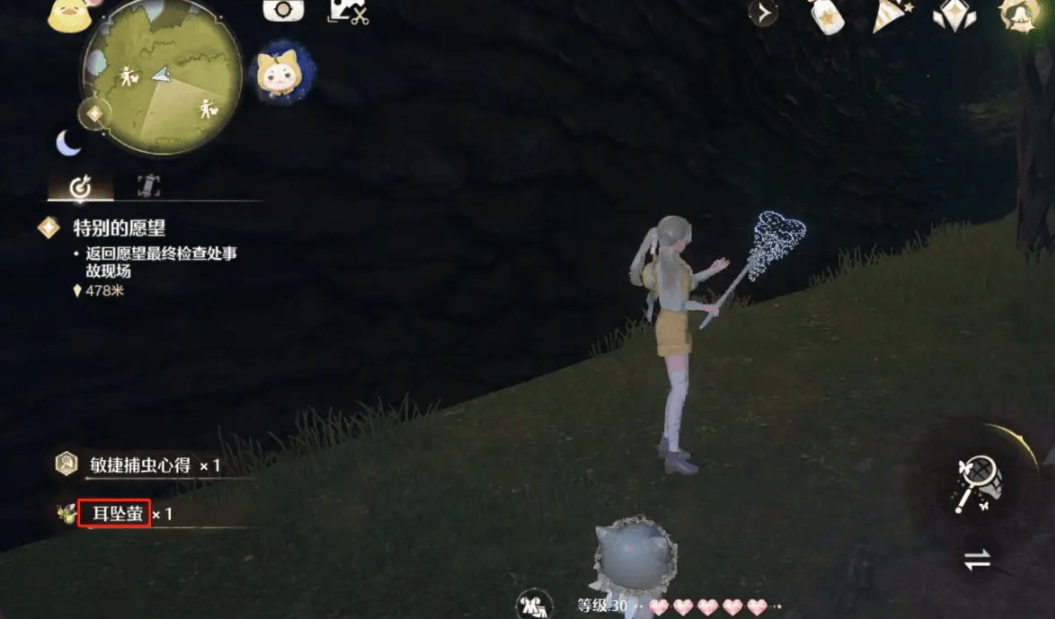
Task: Click the 耳坠萤 item pickup notification
Action: pyautogui.click(x=114, y=514)
